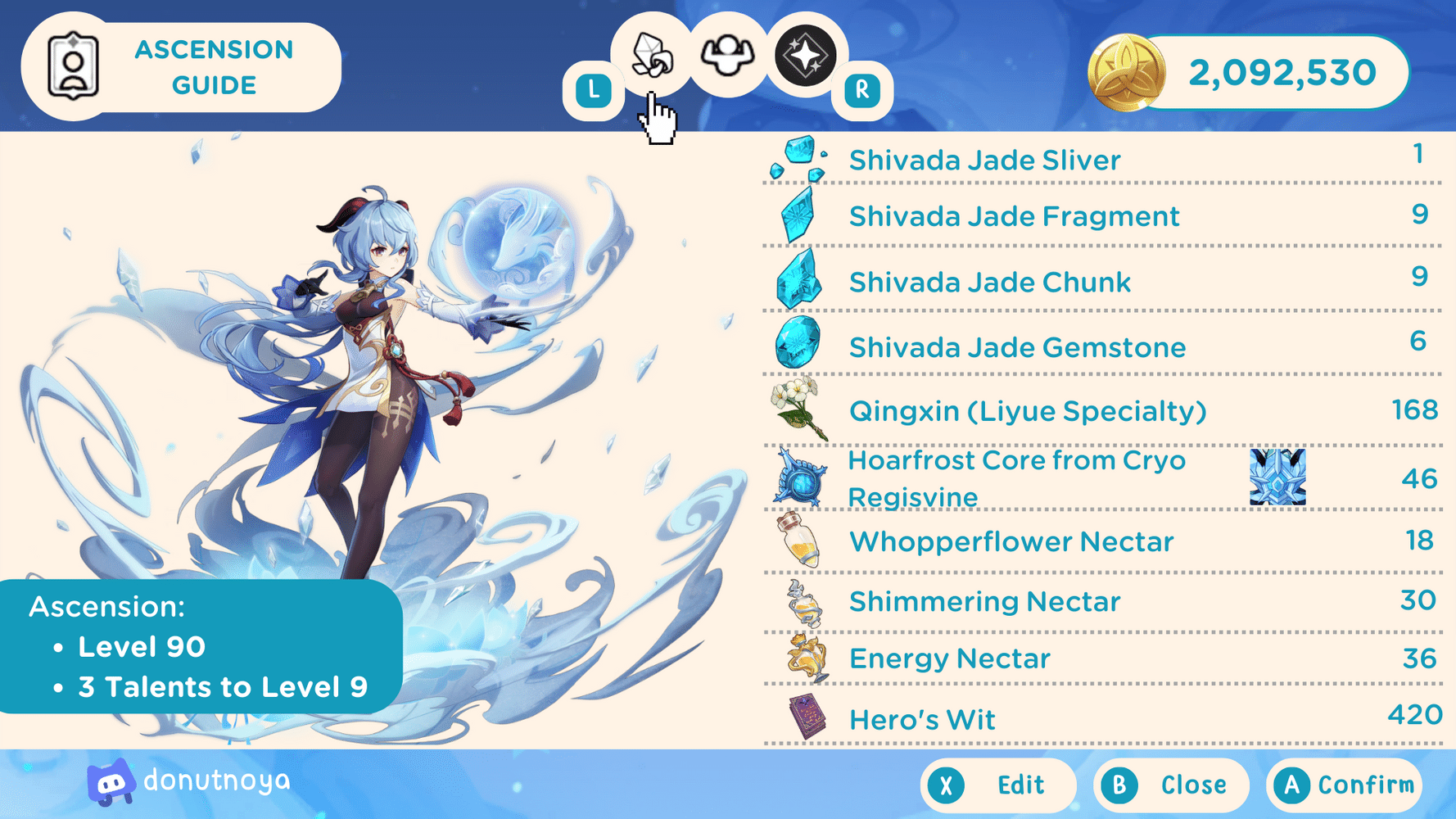This screenshot has width=1456, height=819.
Task: Open the talents sparkle tab
Action: click(x=805, y=56)
